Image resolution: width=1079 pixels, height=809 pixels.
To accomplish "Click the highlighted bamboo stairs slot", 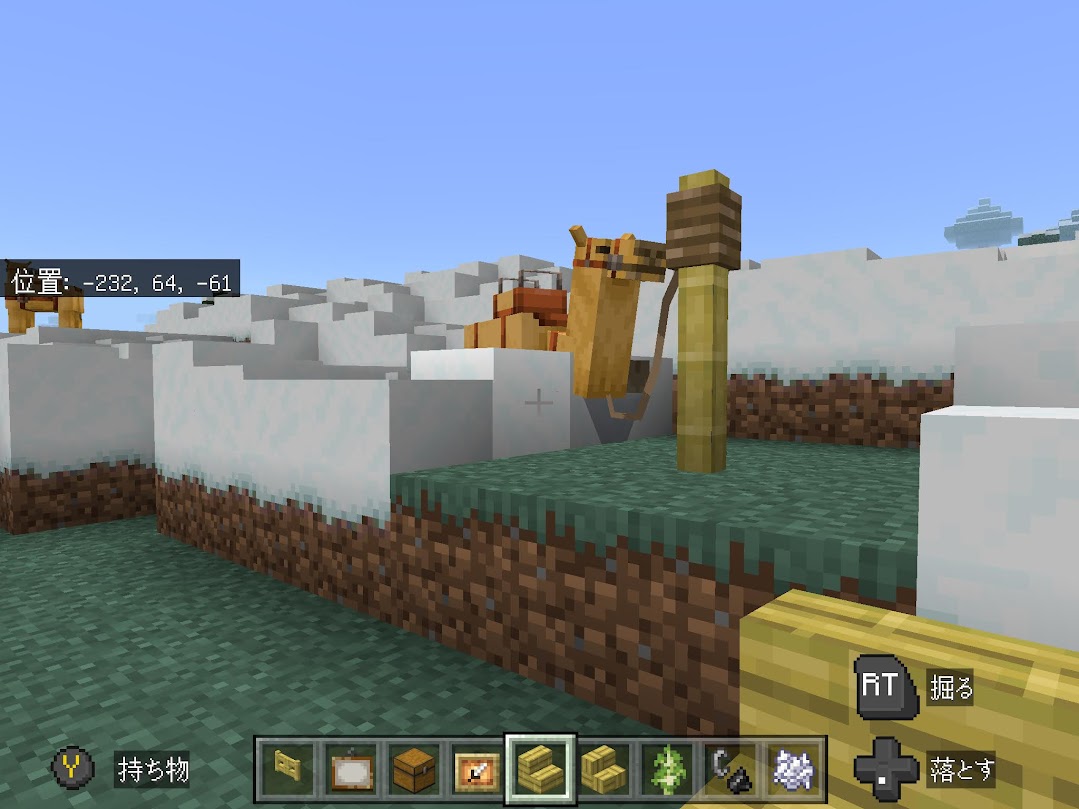I will (x=540, y=768).
